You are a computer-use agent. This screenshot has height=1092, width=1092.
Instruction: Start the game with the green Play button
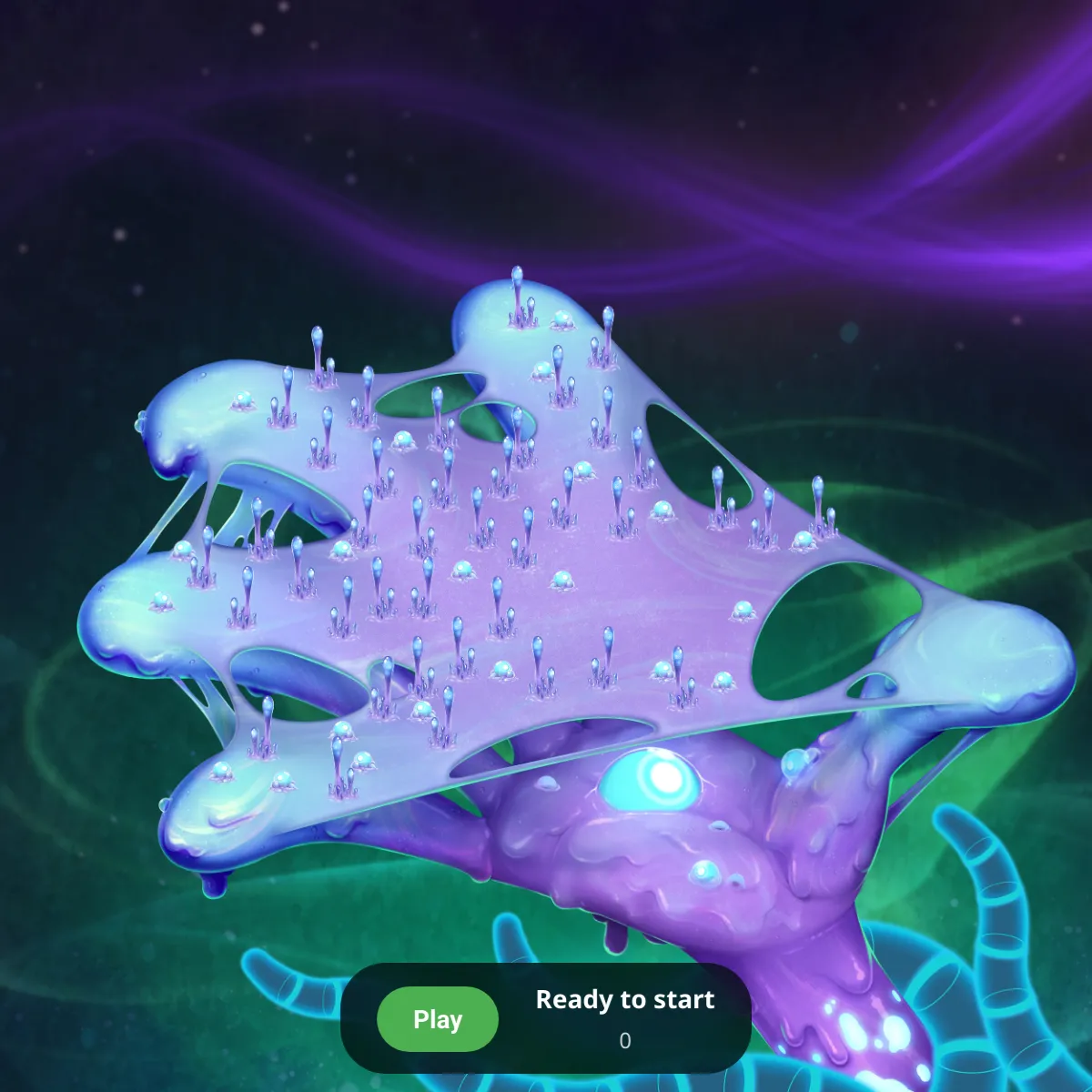pos(438,1019)
